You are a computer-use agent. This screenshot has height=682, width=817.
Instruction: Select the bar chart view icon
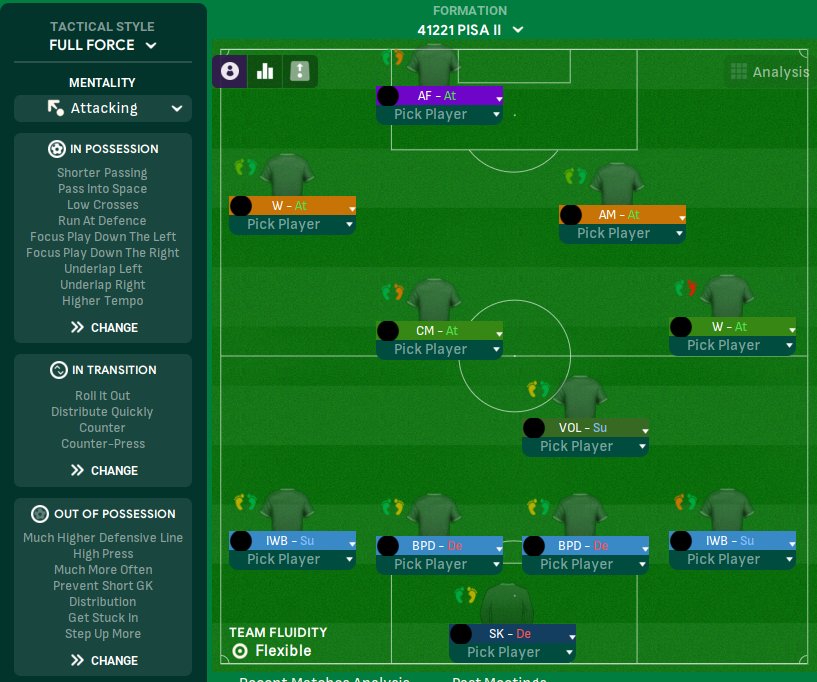coord(265,71)
